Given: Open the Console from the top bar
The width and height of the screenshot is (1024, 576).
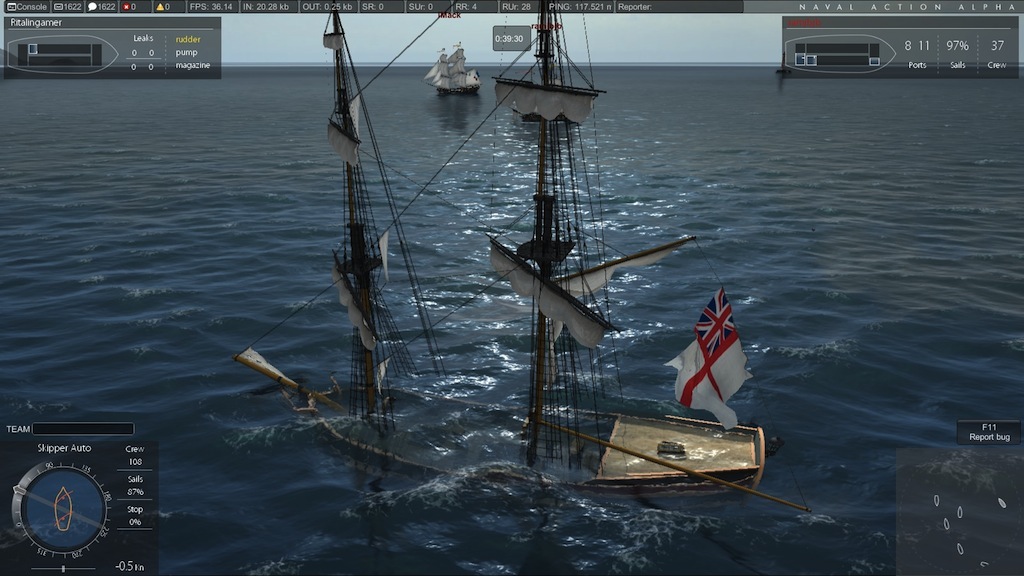Looking at the screenshot, I should pos(27,7).
